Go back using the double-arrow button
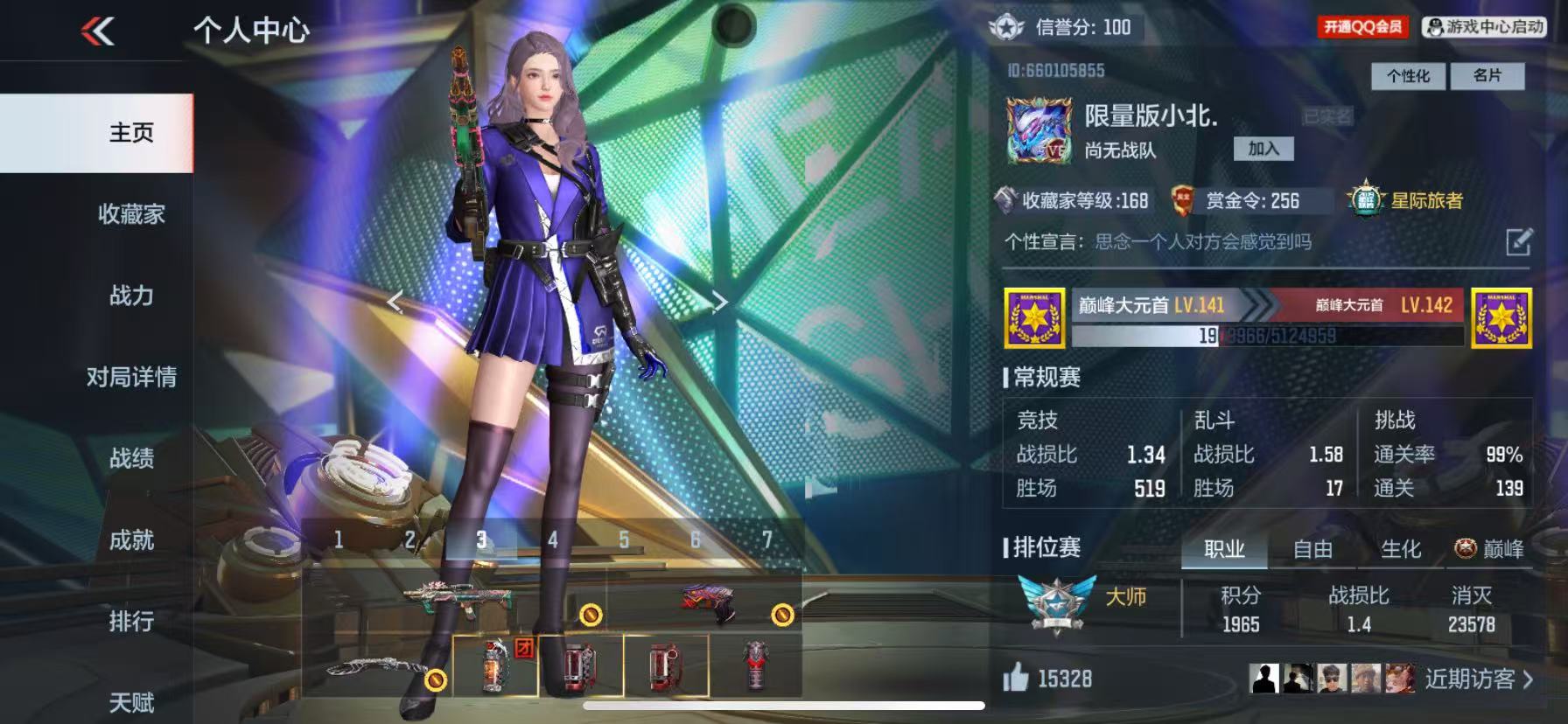This screenshot has width=1568, height=724. click(x=98, y=32)
